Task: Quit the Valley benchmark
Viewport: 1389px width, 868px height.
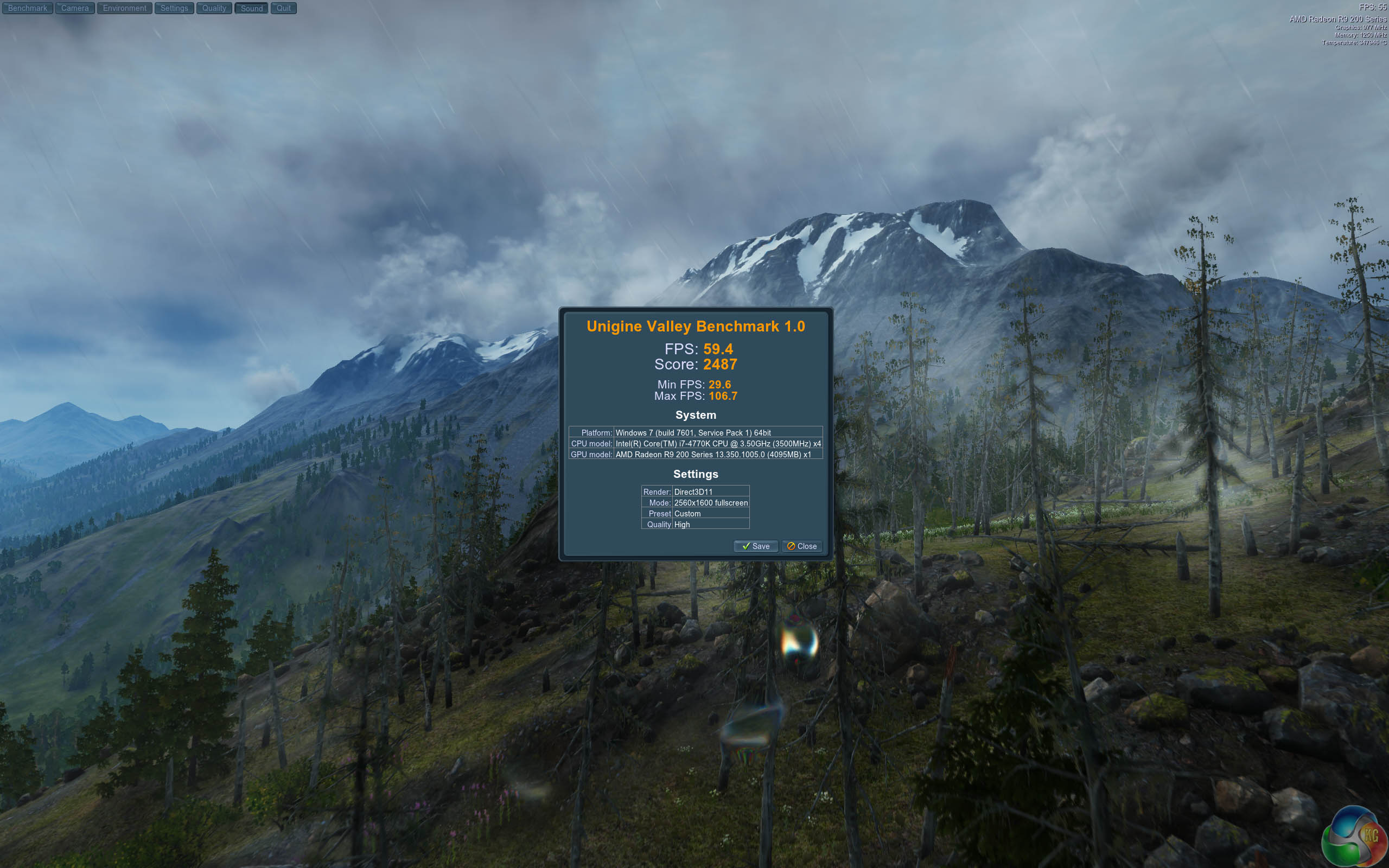Action: pos(284,8)
